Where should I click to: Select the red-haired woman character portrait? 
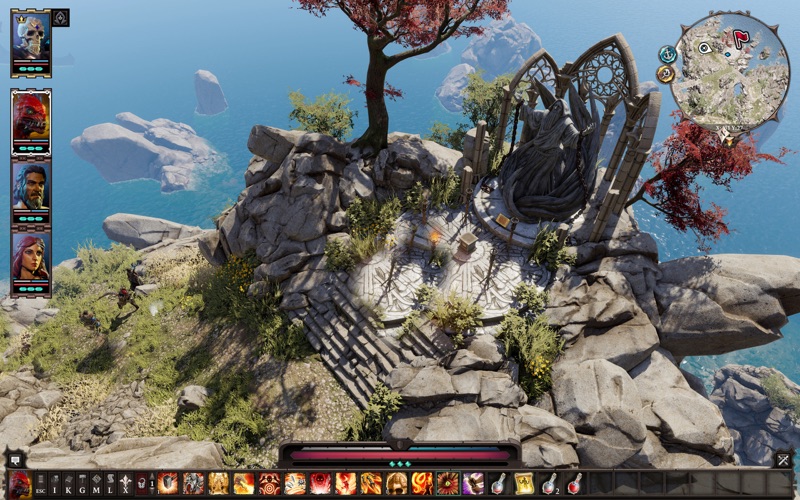pyautogui.click(x=30, y=257)
